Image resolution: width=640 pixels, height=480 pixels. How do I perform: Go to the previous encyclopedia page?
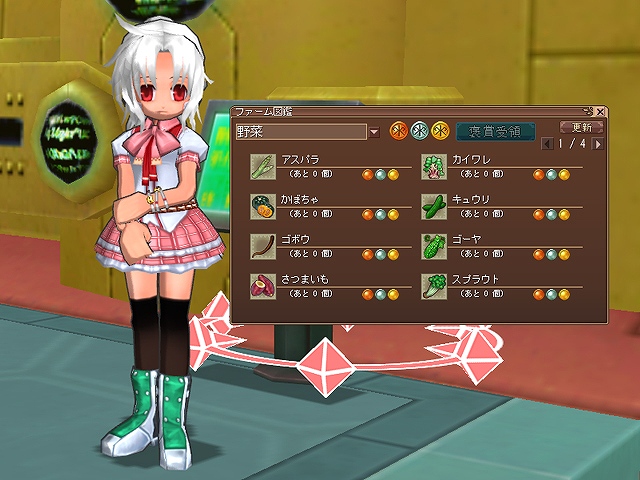point(548,144)
